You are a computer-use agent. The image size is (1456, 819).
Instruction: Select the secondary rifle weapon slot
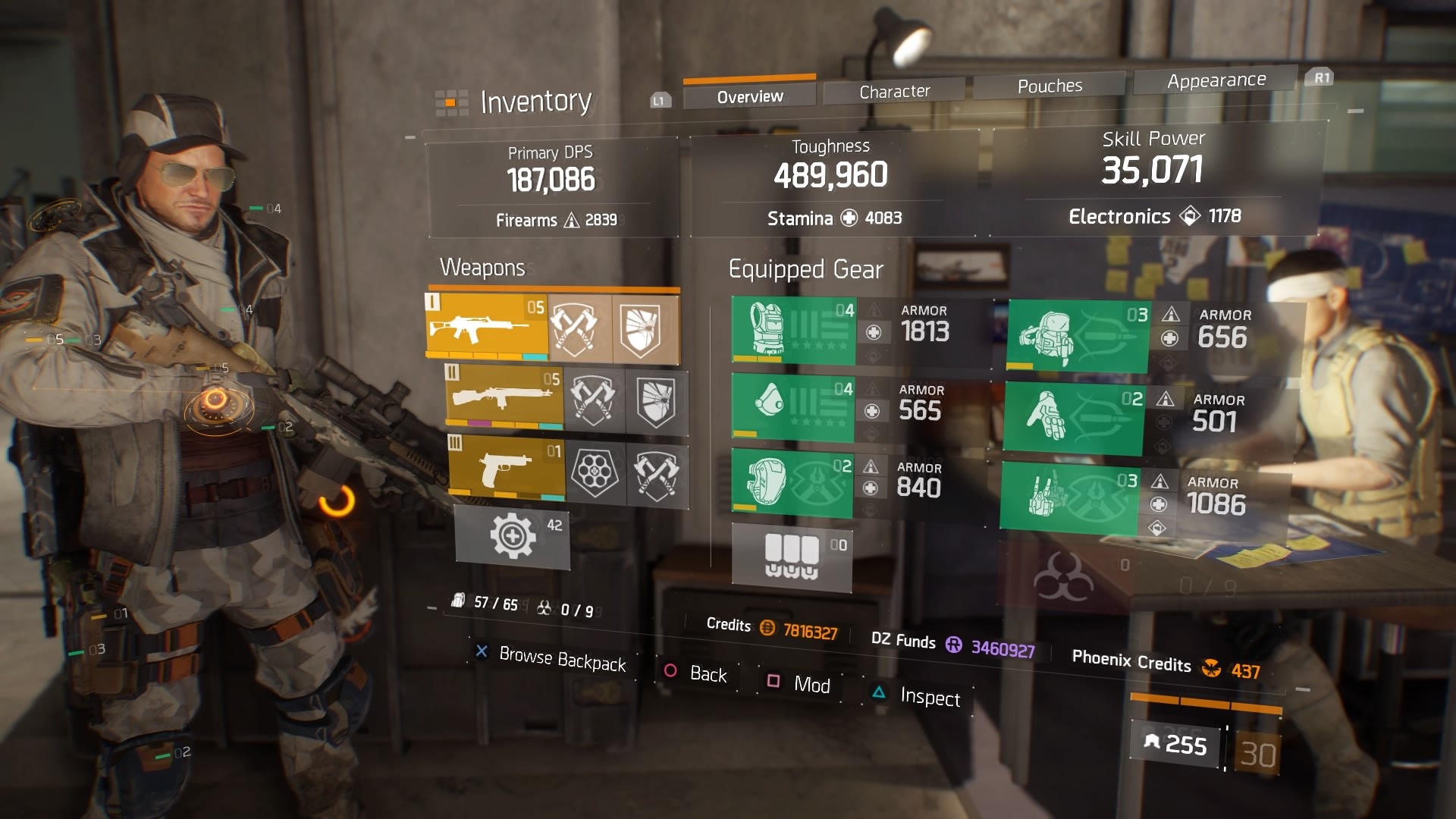pos(504,397)
